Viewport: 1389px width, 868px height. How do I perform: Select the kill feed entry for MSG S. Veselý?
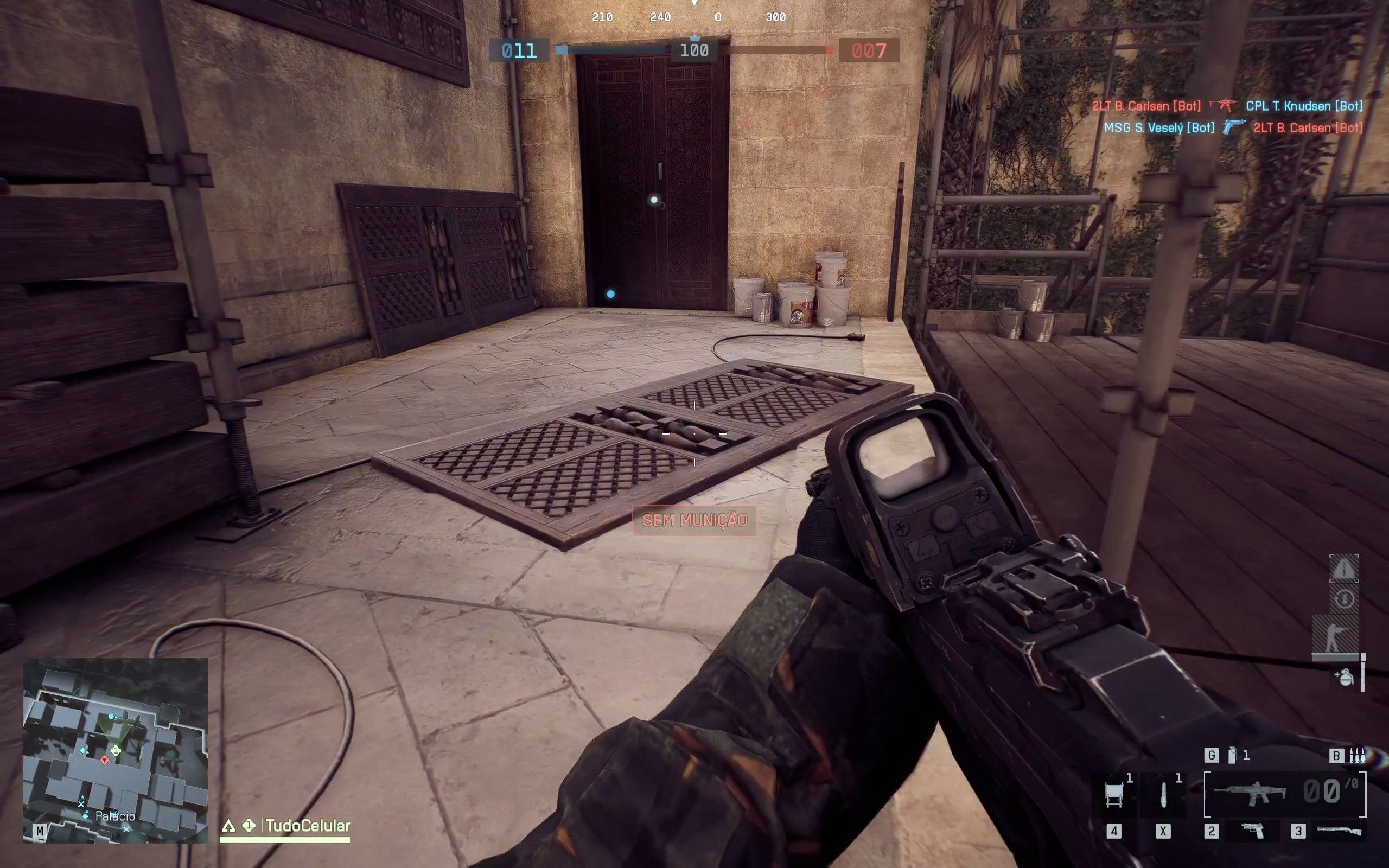click(1159, 127)
